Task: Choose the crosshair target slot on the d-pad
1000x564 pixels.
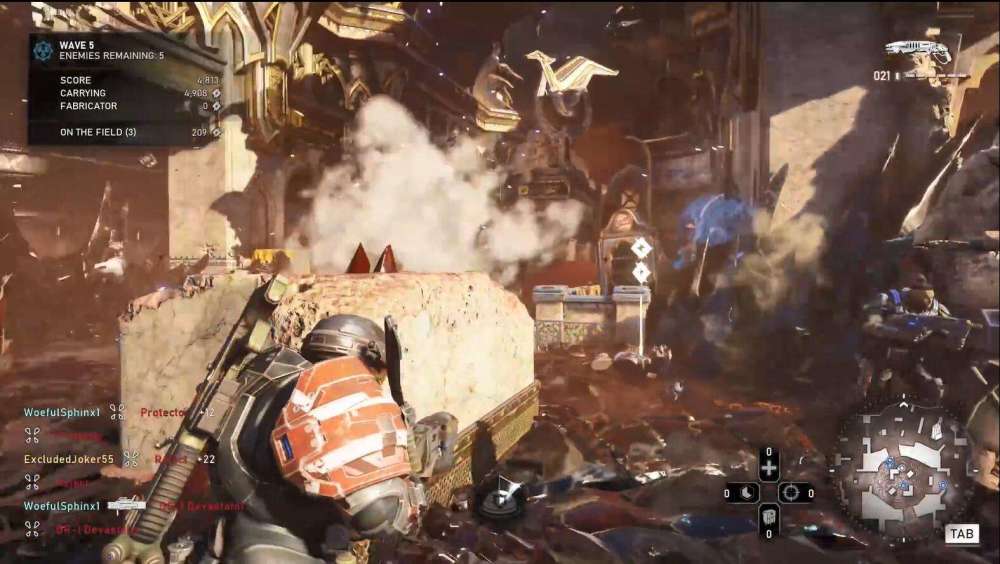Action: pos(793,493)
